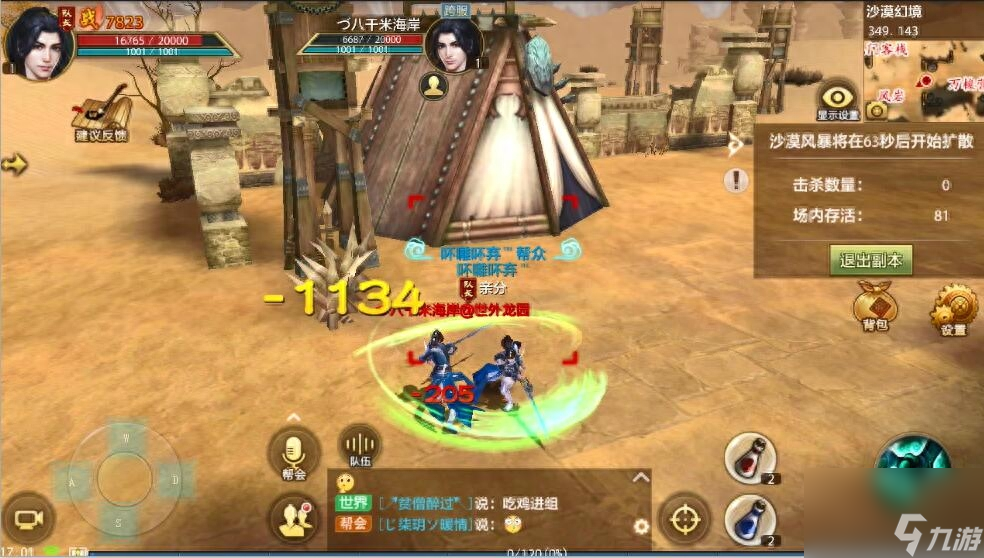
Task: Use the blue mana potion
Action: pos(750,520)
